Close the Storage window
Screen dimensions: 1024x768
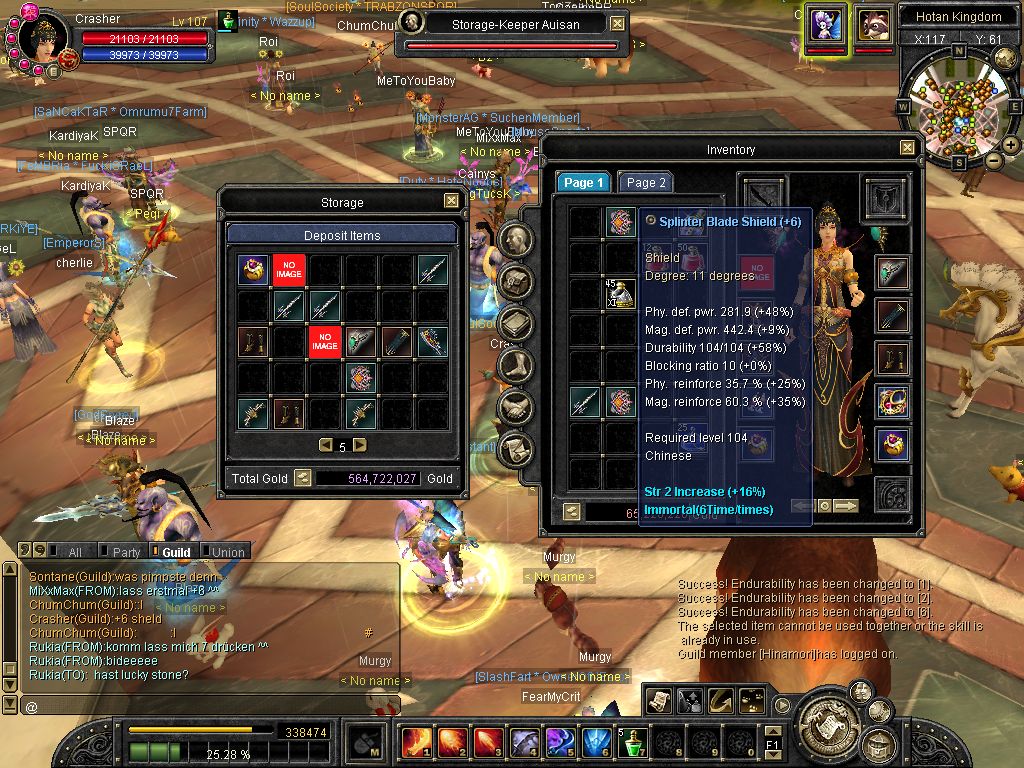[x=452, y=201]
